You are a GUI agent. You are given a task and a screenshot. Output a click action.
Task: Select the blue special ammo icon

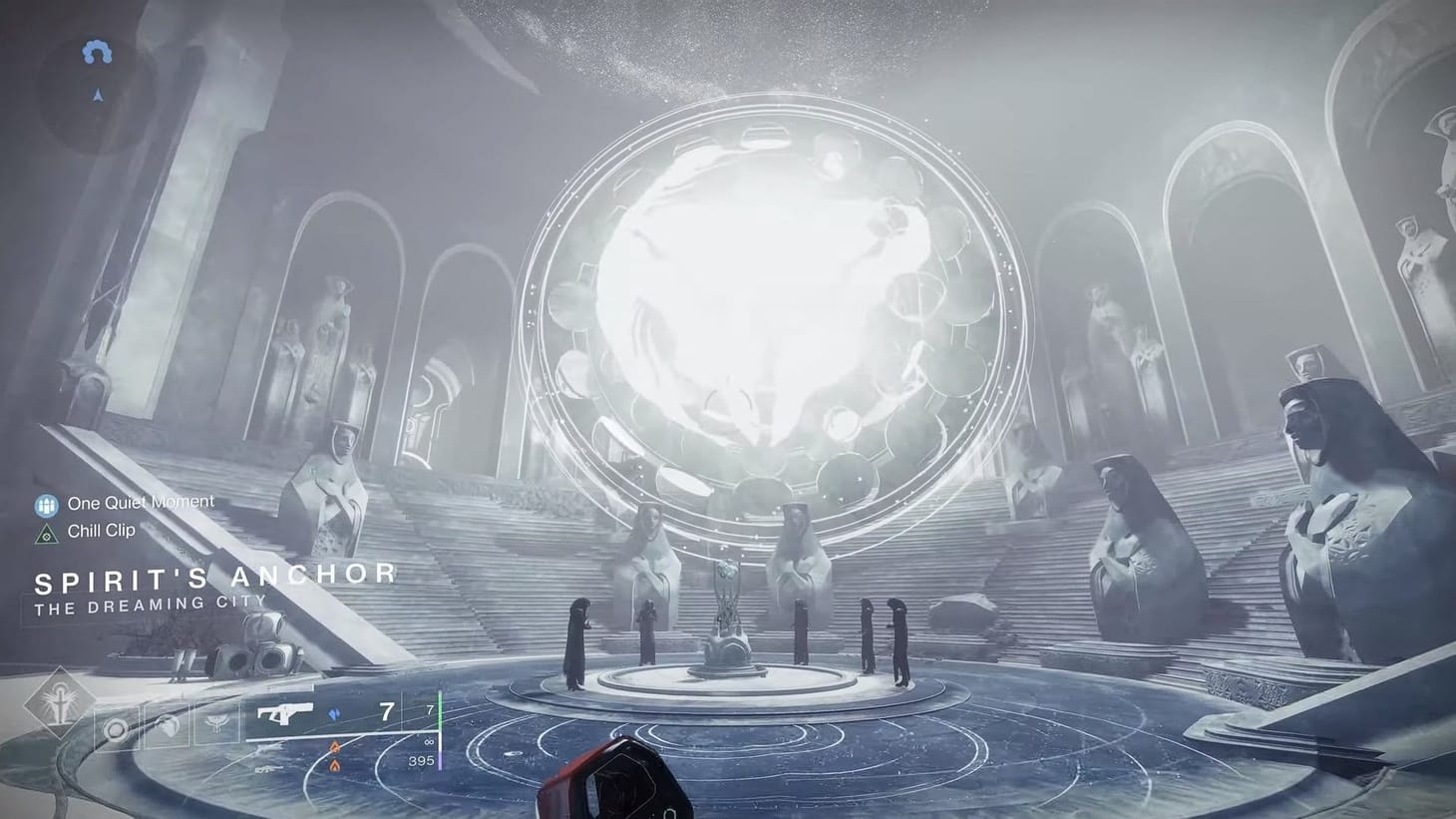click(333, 713)
